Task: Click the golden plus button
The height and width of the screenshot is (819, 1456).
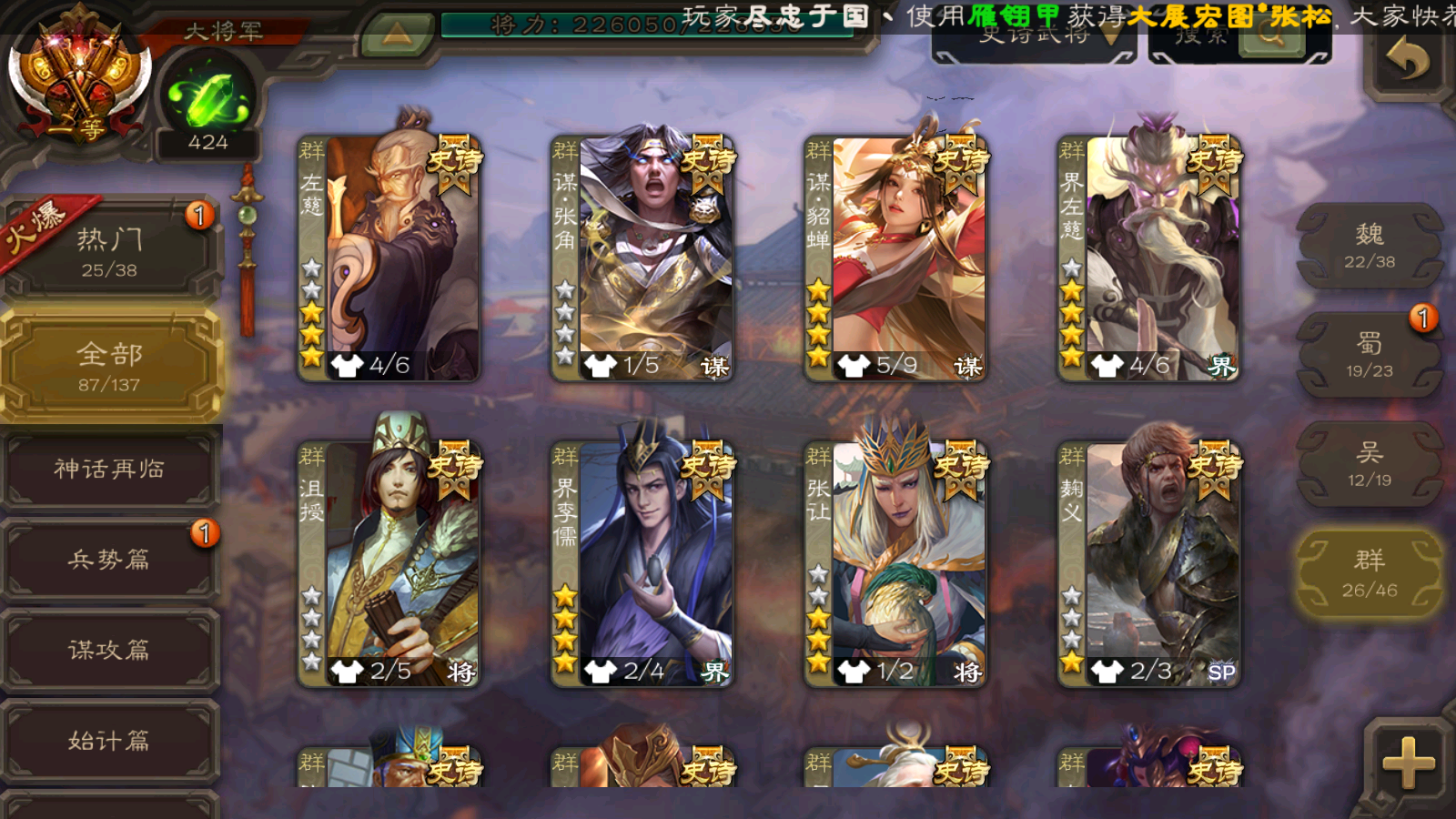Action: pyautogui.click(x=1408, y=763)
